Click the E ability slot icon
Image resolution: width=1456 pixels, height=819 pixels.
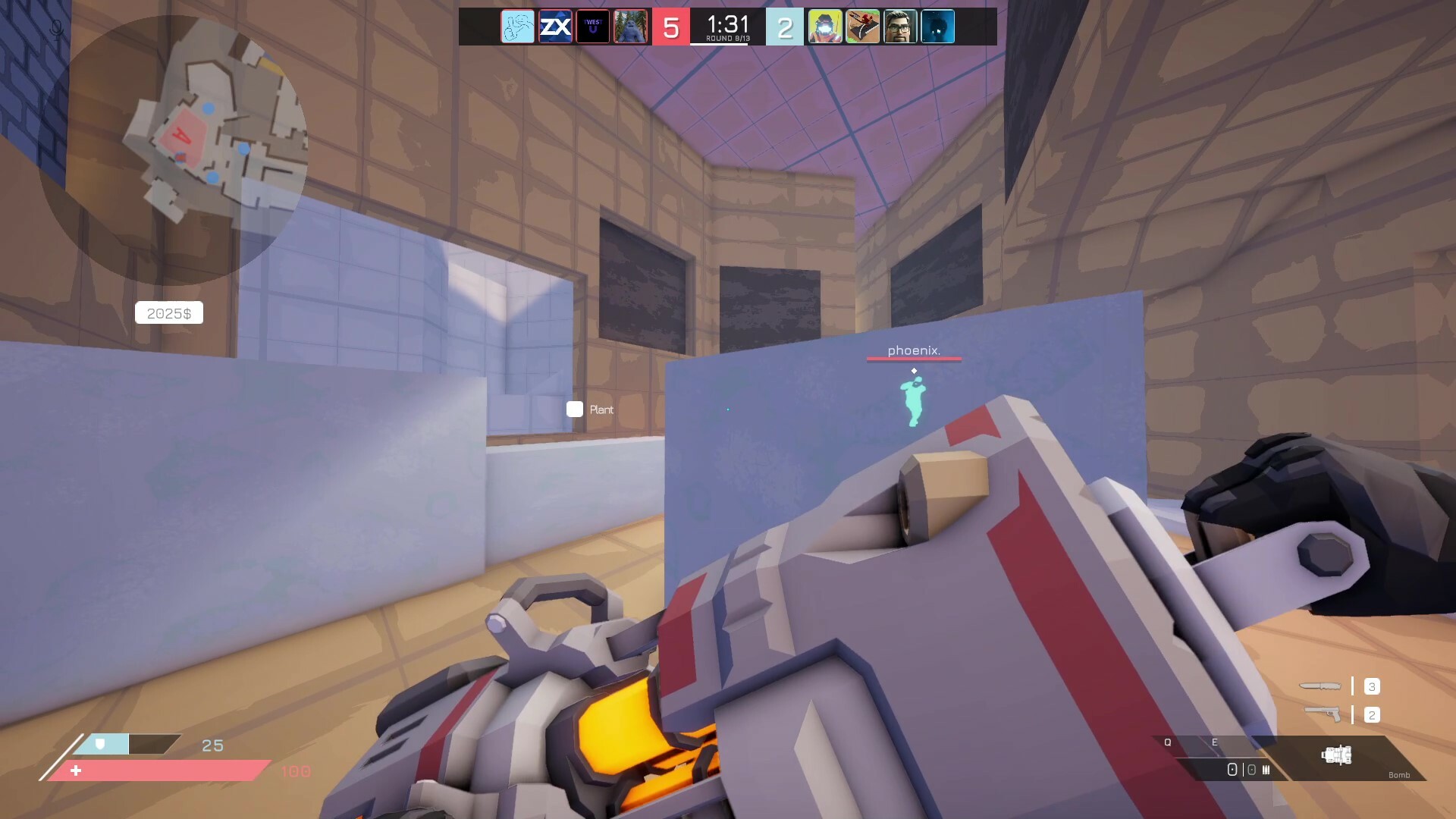1215,744
